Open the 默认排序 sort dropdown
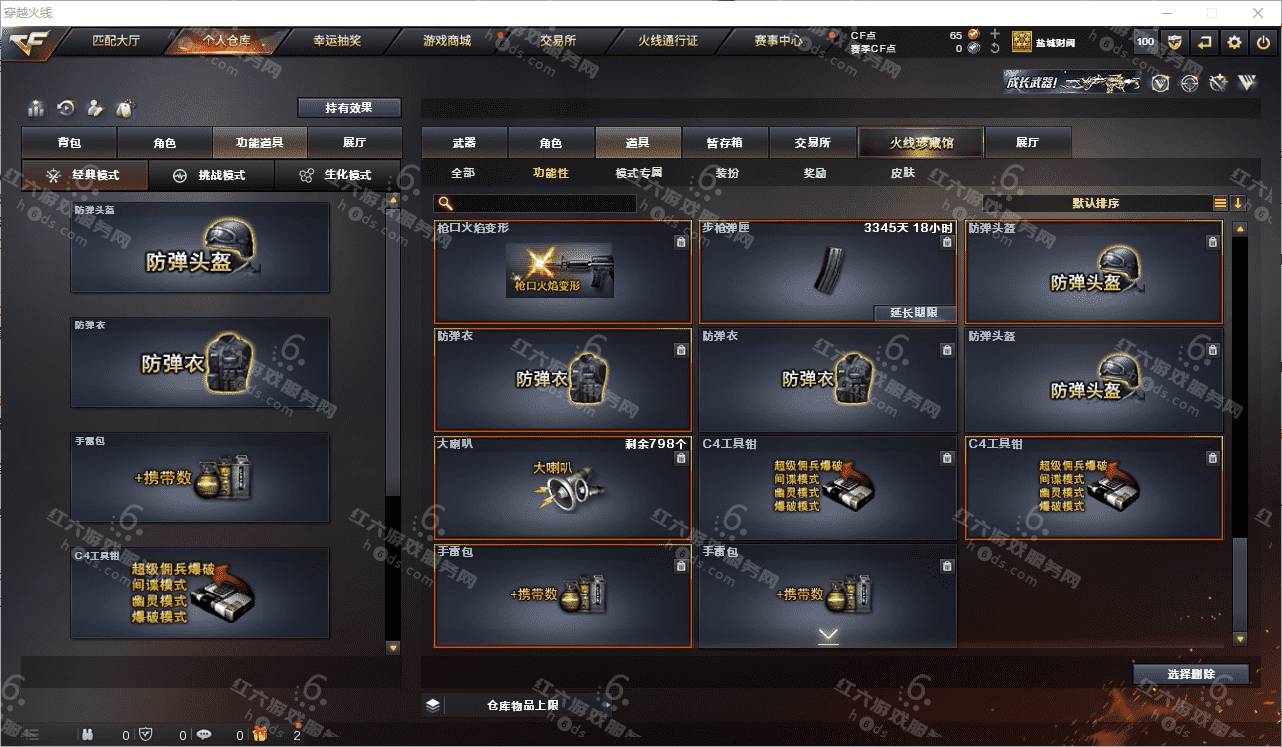The height and width of the screenshot is (747, 1282). pos(1096,203)
